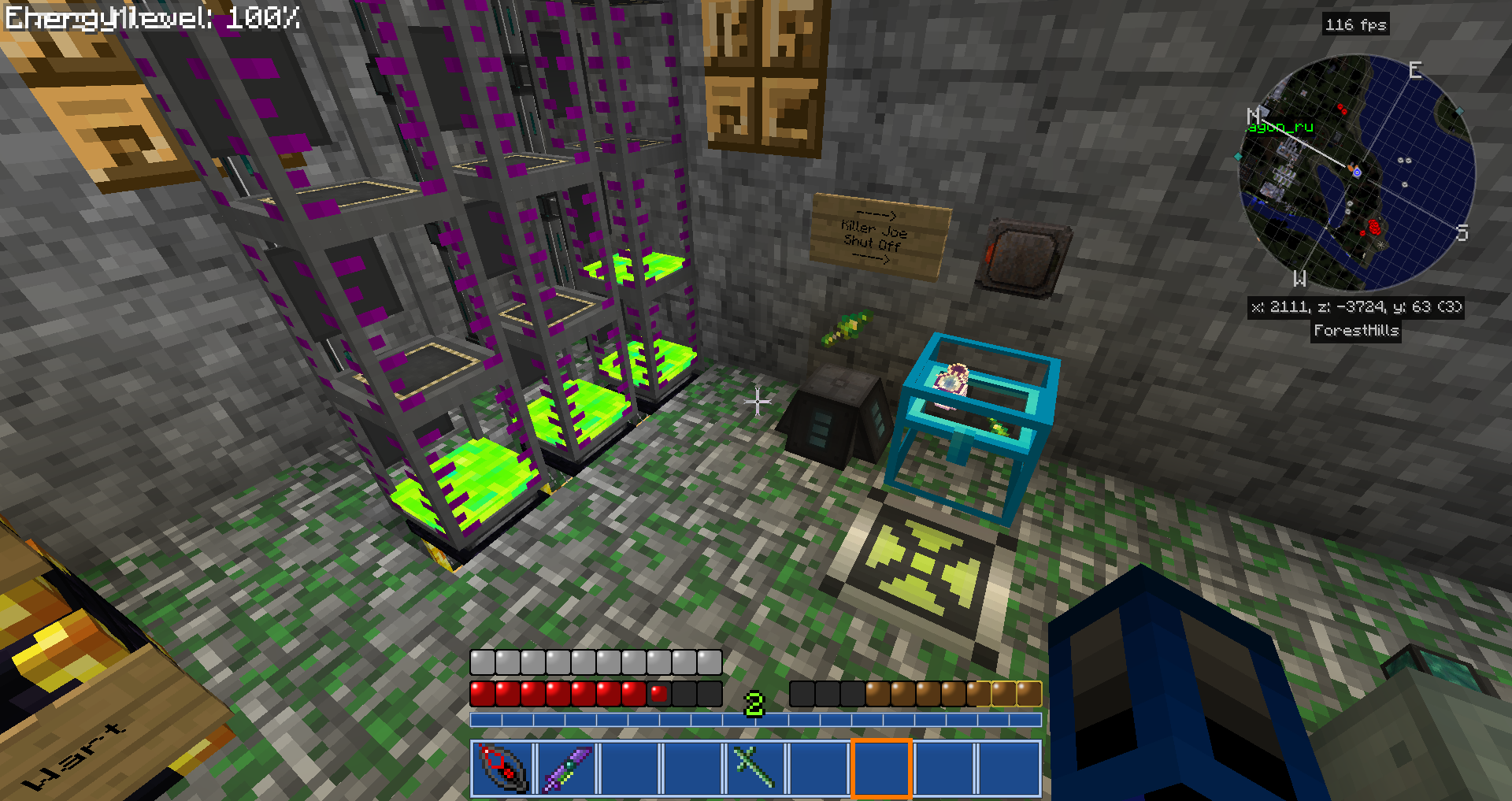Choose the purple sword hotbar slot
Viewport: 1512px width, 801px height.
566,768
